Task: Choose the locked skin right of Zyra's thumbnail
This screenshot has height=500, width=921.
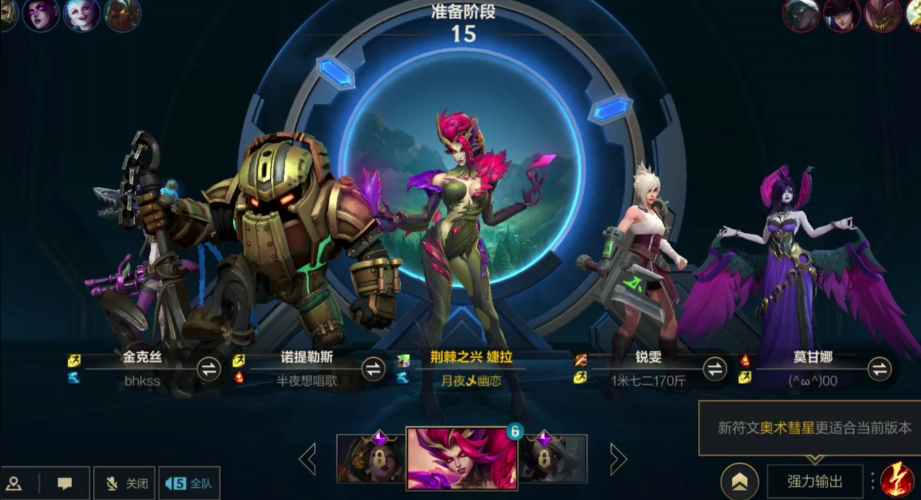Action: pyautogui.click(x=553, y=459)
